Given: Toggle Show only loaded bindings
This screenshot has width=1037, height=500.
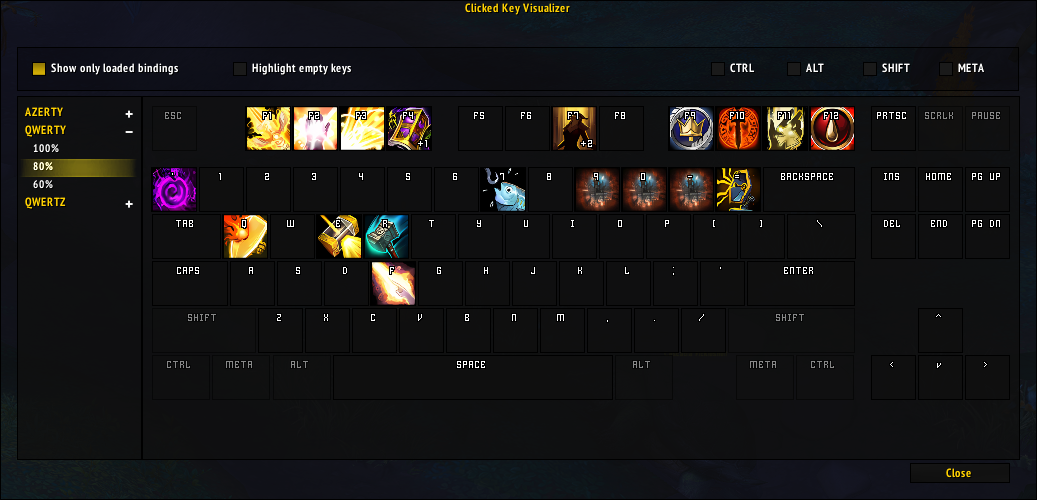Looking at the screenshot, I should [x=39, y=69].
